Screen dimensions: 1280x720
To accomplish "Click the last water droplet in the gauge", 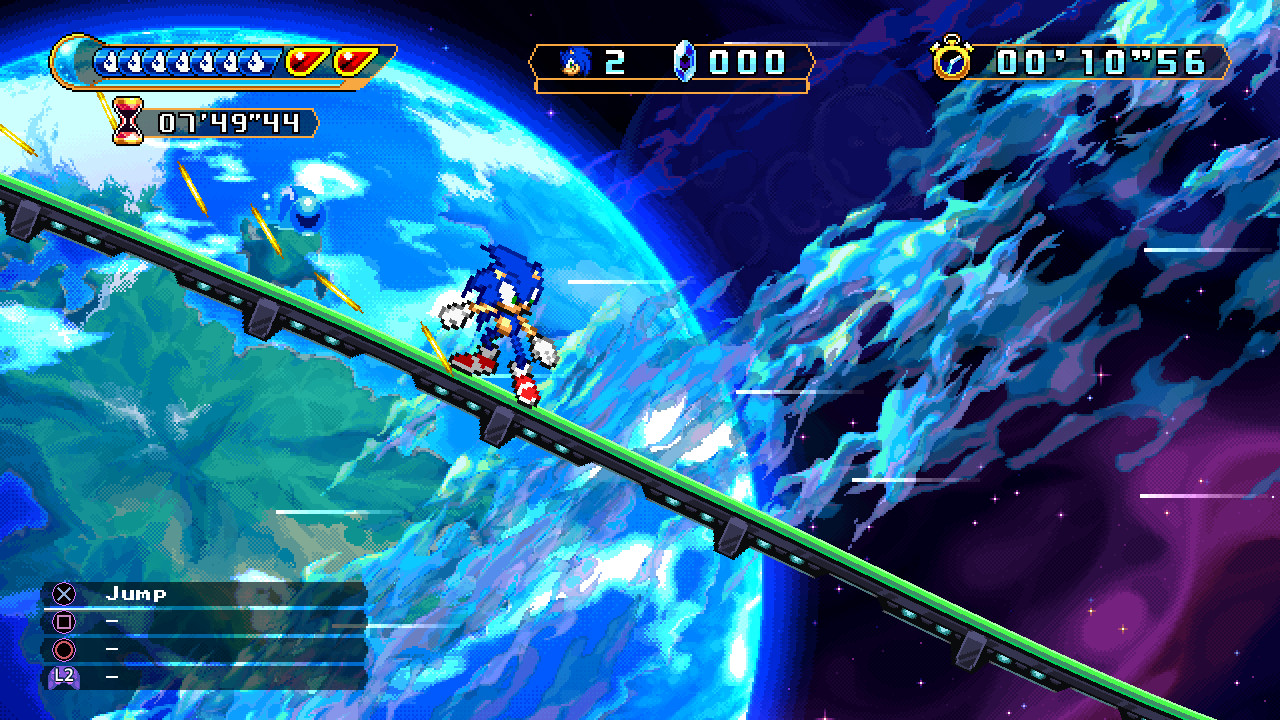I will [254, 61].
